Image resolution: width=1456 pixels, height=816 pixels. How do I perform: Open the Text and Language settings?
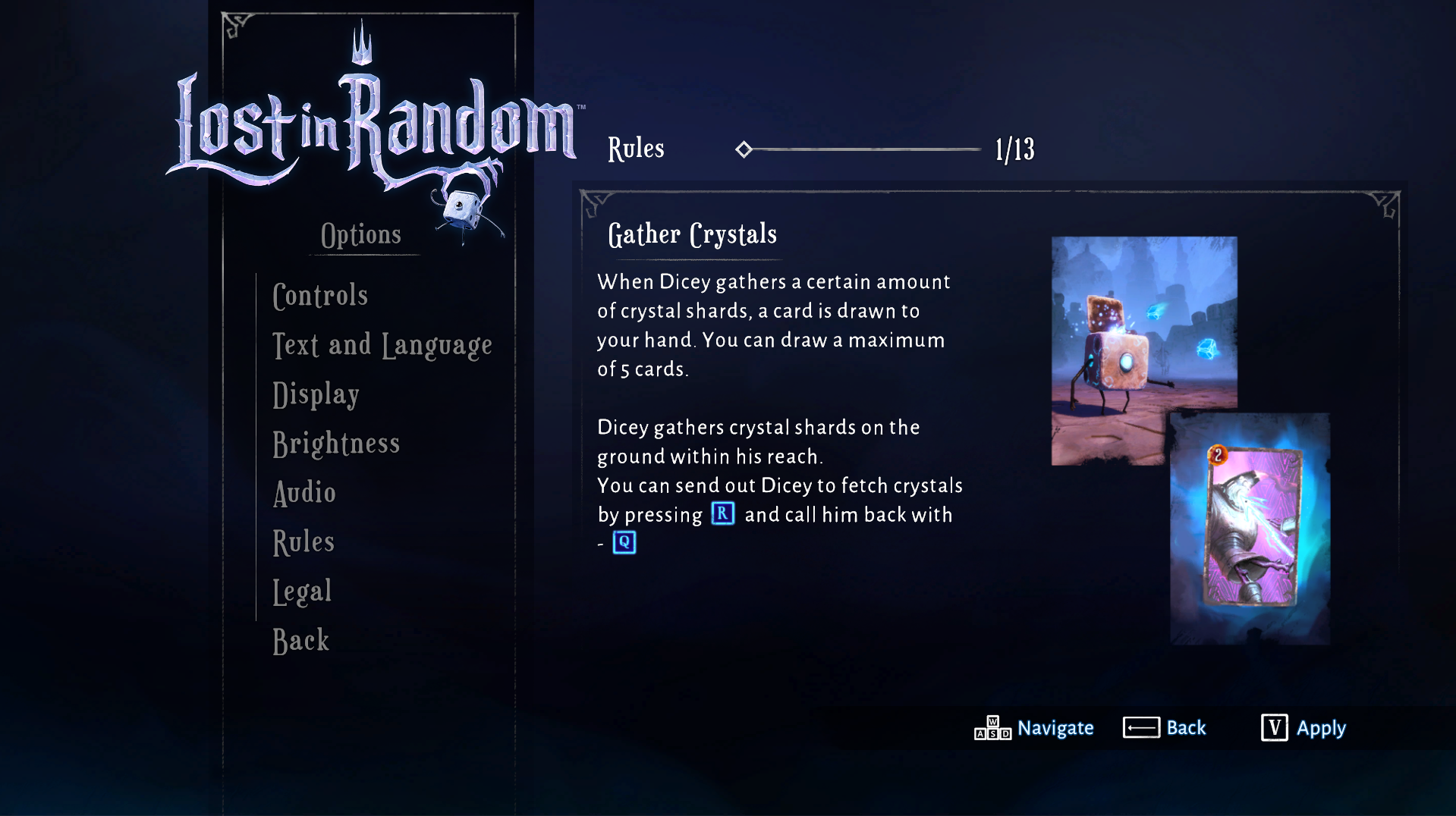tap(382, 345)
